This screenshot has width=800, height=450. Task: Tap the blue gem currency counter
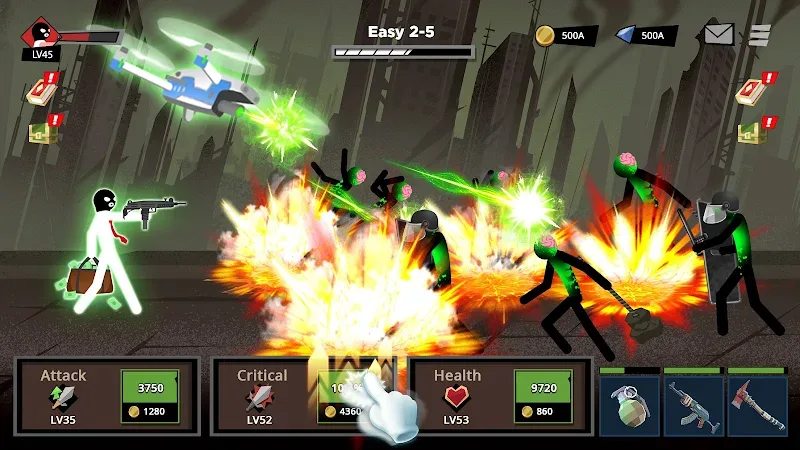point(640,36)
